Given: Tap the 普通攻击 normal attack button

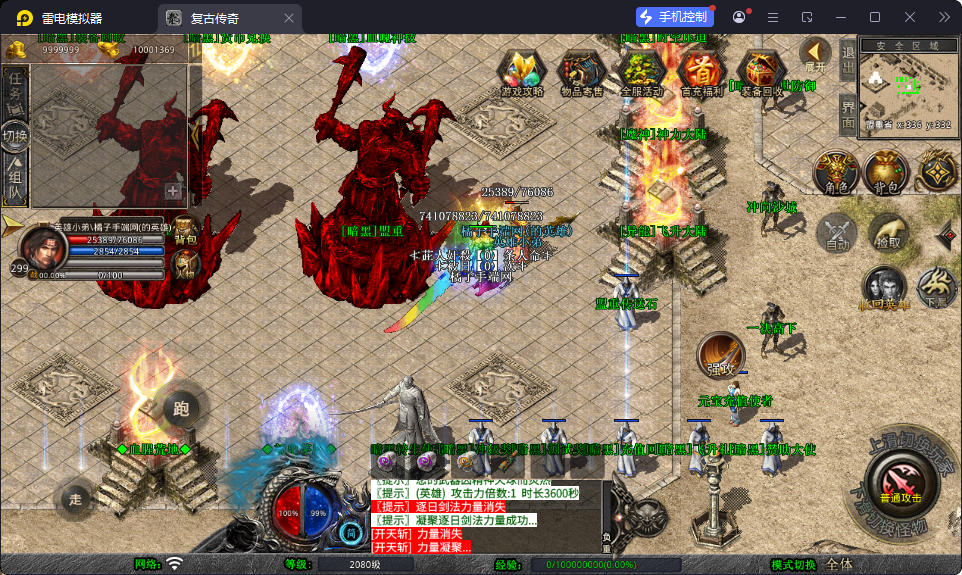Looking at the screenshot, I should (900, 480).
